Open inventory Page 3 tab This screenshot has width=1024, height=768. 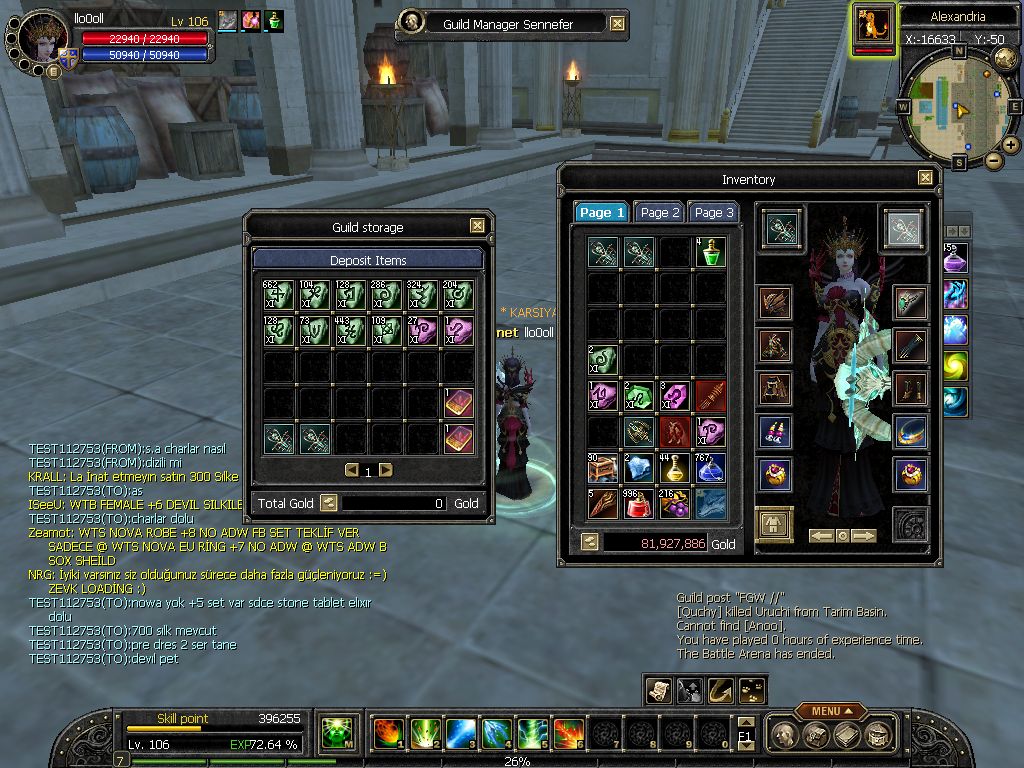click(x=714, y=212)
